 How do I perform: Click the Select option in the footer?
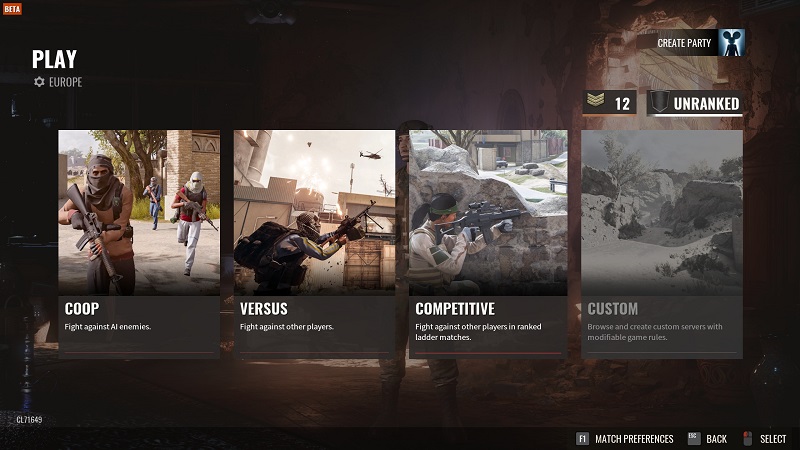click(x=765, y=438)
